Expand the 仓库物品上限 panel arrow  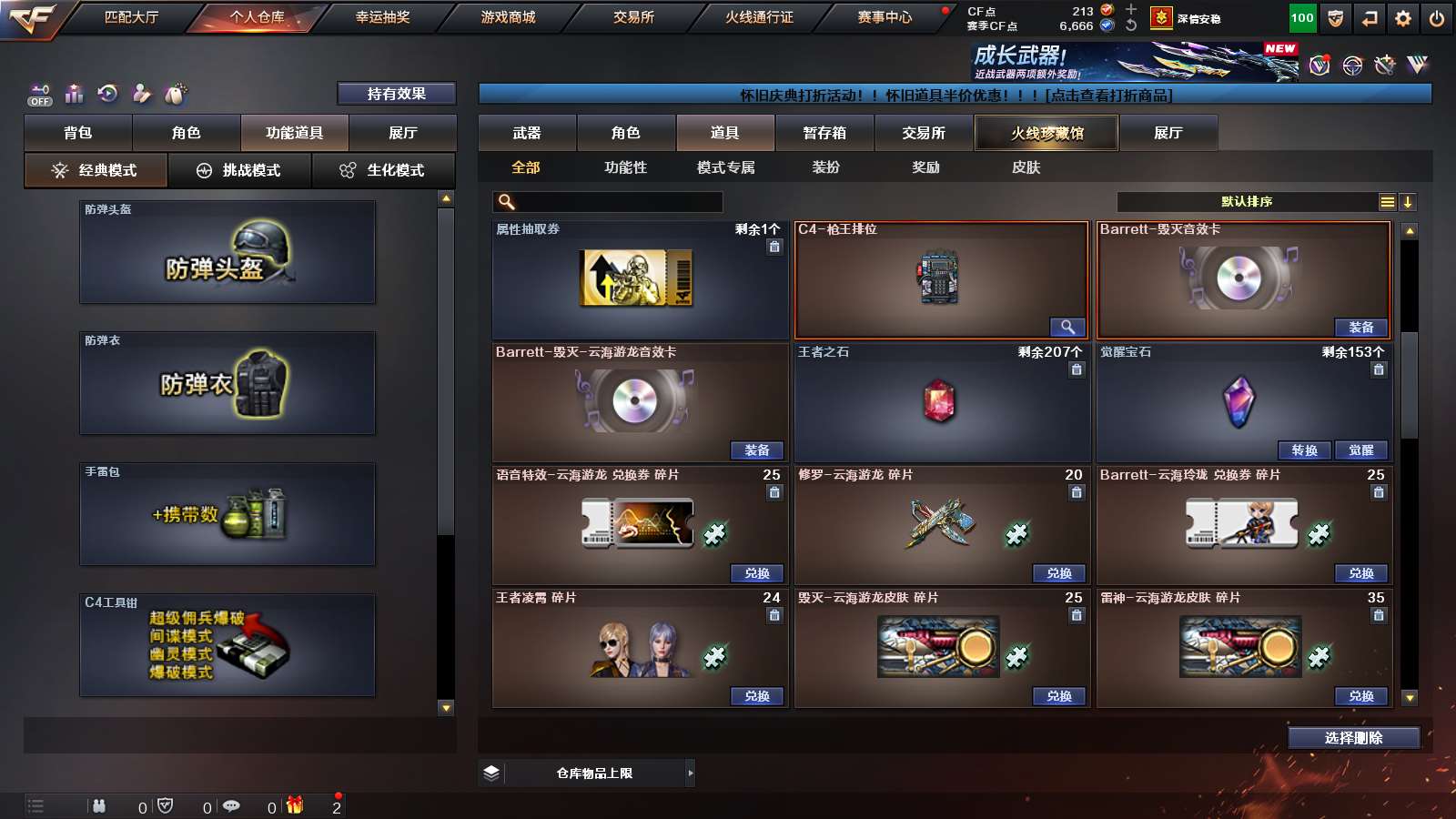coord(689,773)
